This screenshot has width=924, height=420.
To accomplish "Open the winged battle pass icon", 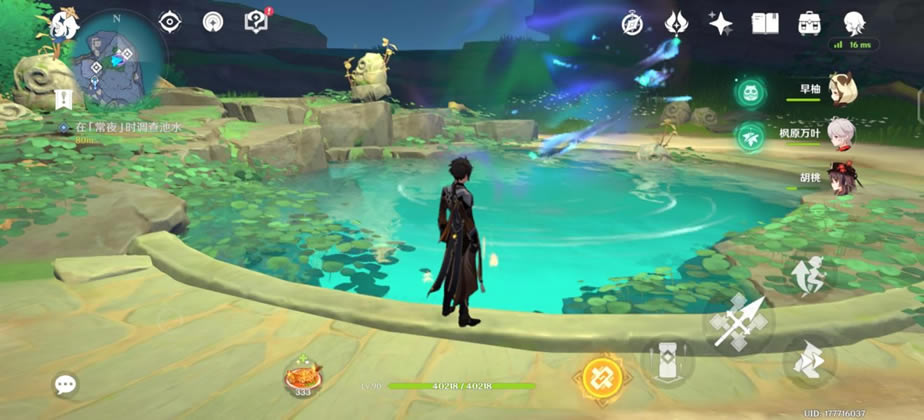I will [x=676, y=23].
